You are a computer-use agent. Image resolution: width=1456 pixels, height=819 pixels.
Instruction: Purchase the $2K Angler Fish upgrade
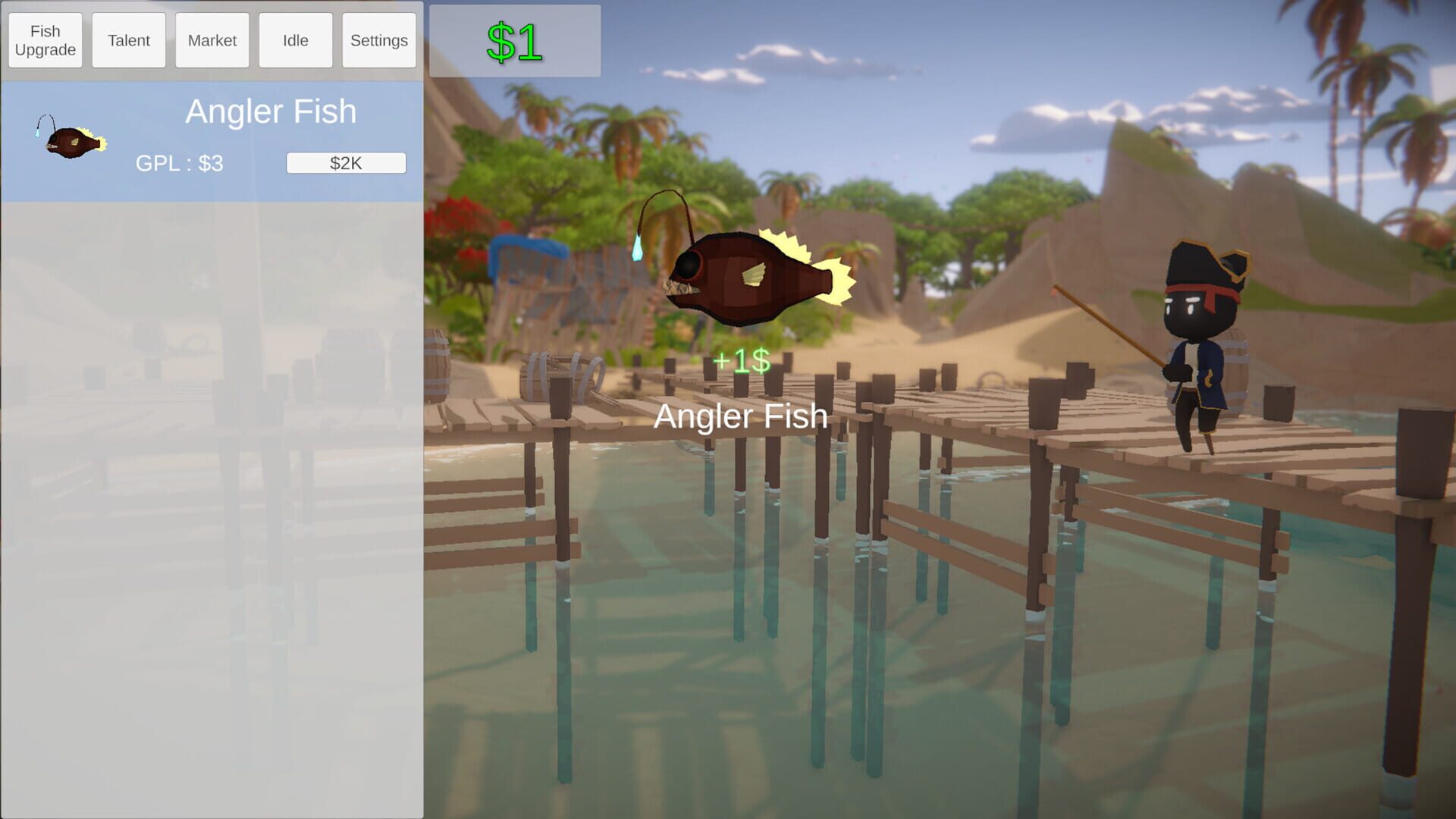[x=346, y=162]
